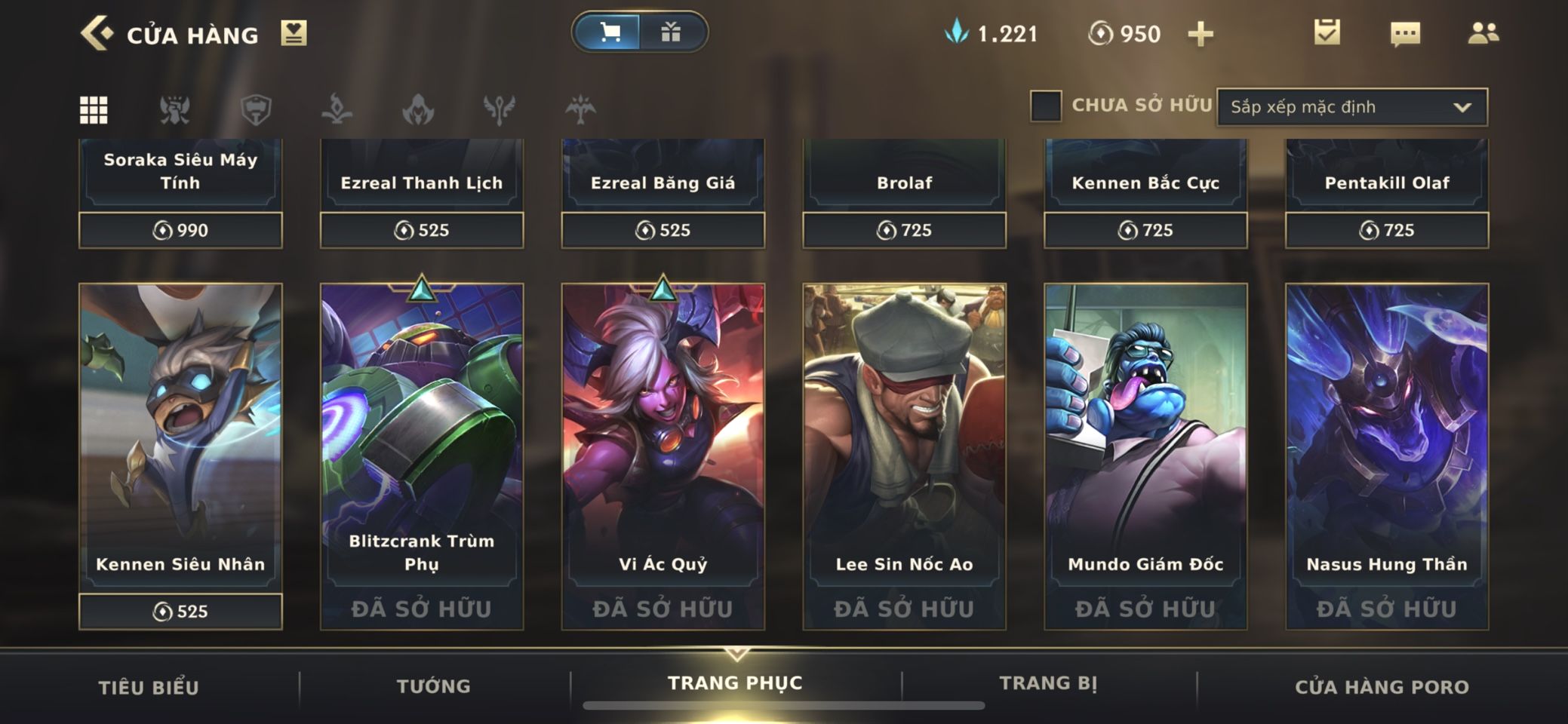Select the Kennen Siêu Nhân skin card
This screenshot has width=1568, height=724.
pyautogui.click(x=180, y=436)
